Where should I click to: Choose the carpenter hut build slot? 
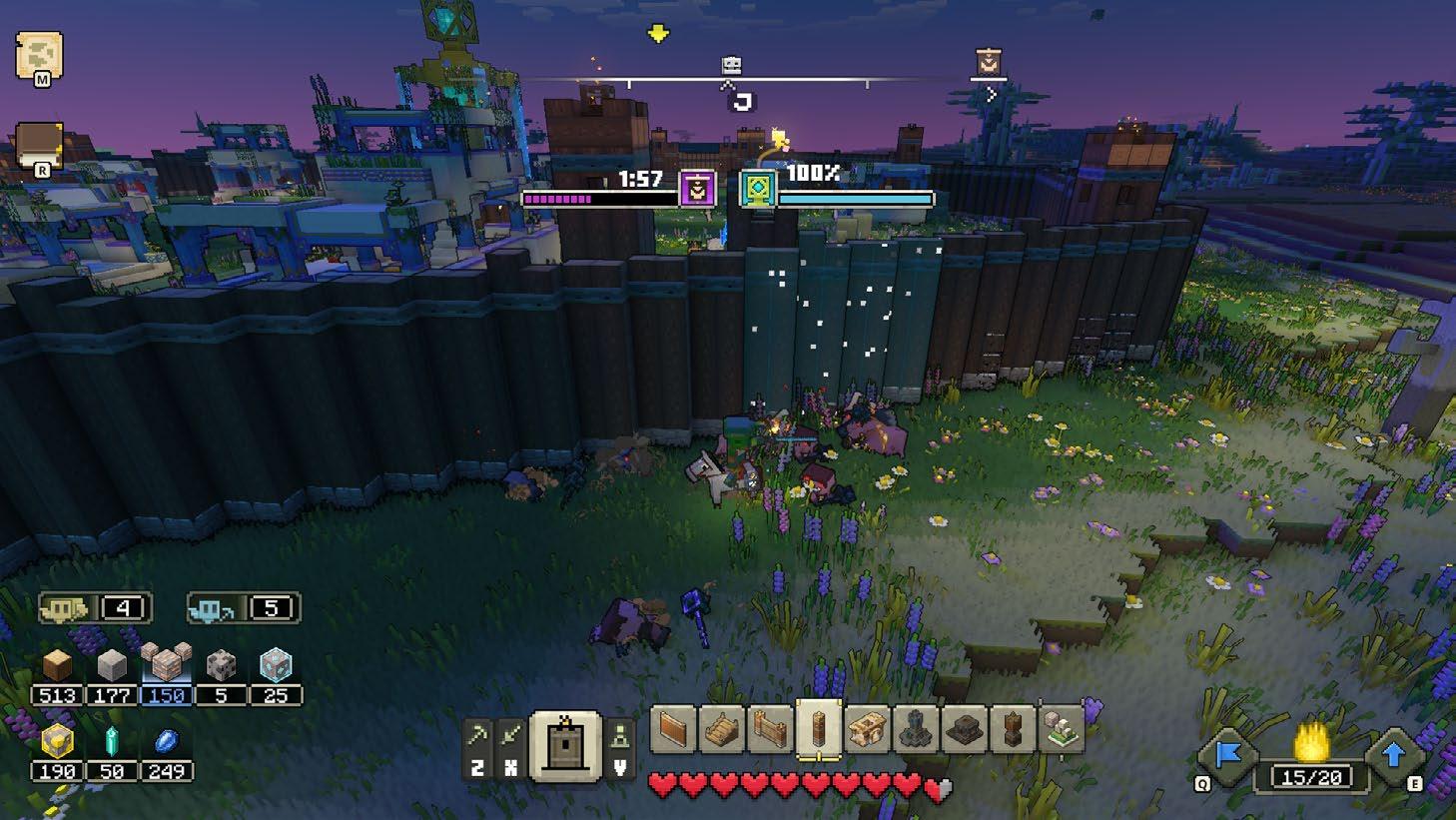[866, 728]
